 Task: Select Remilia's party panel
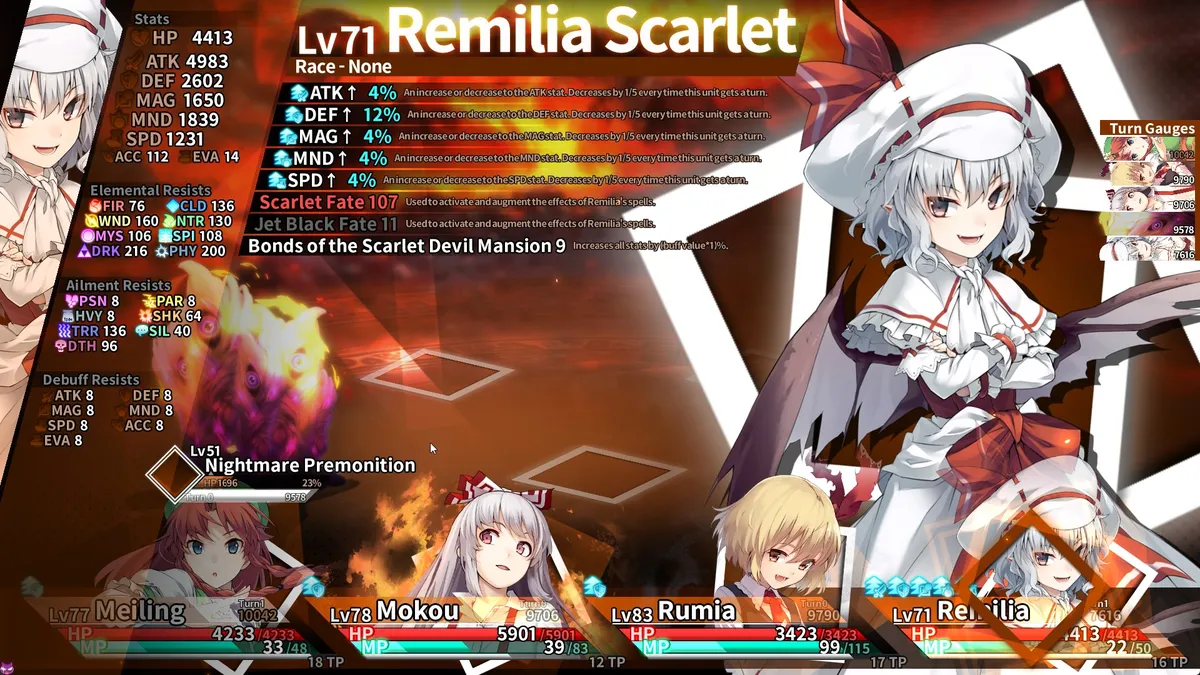1010,625
